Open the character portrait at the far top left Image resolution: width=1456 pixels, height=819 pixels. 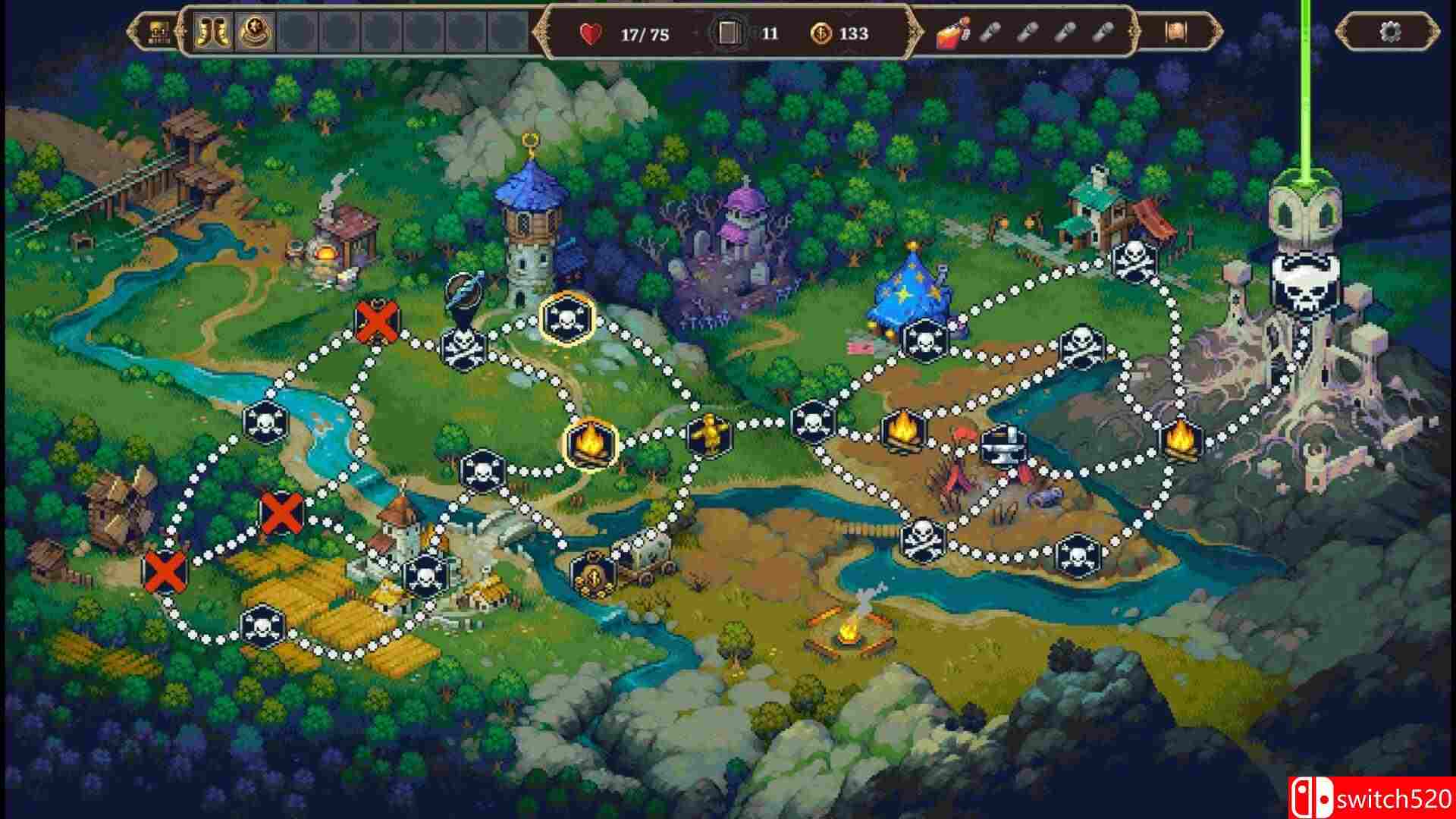(157, 30)
